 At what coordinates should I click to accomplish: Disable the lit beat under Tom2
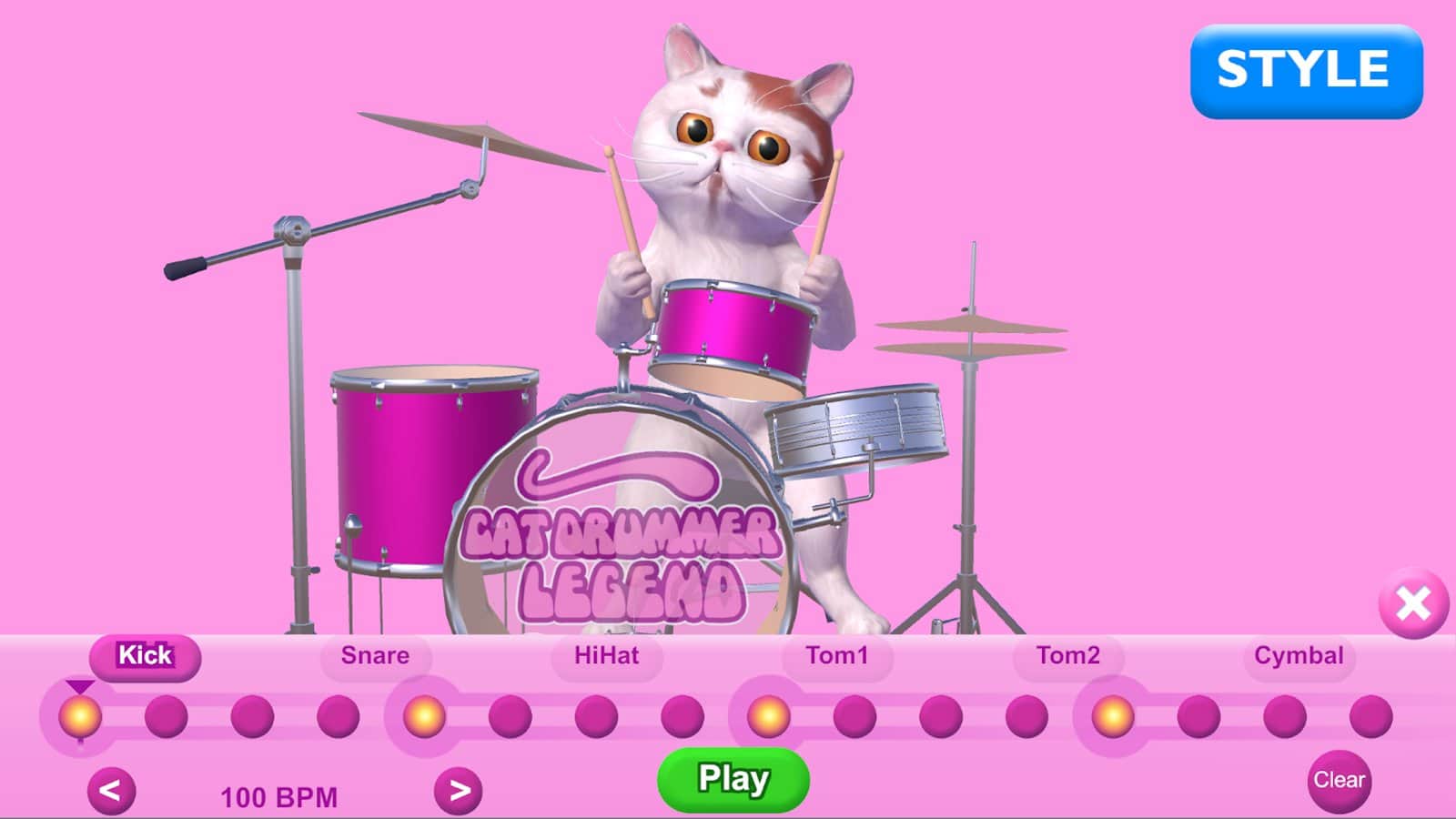point(1112,718)
